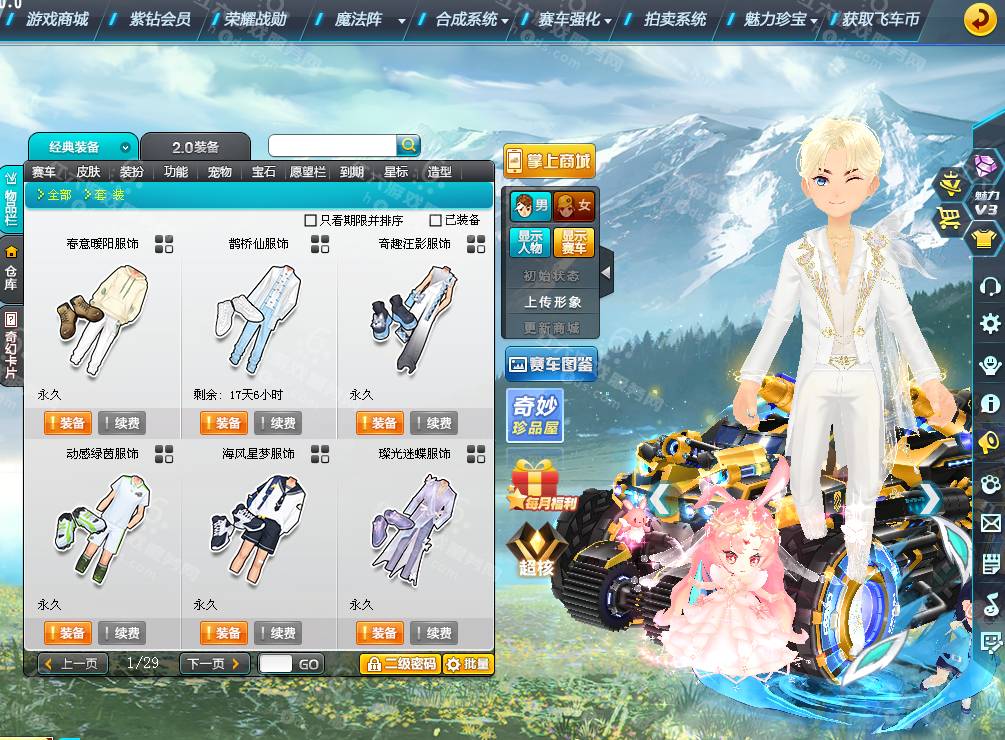Toggle the 只看期限并排序 checkbox

[311, 220]
